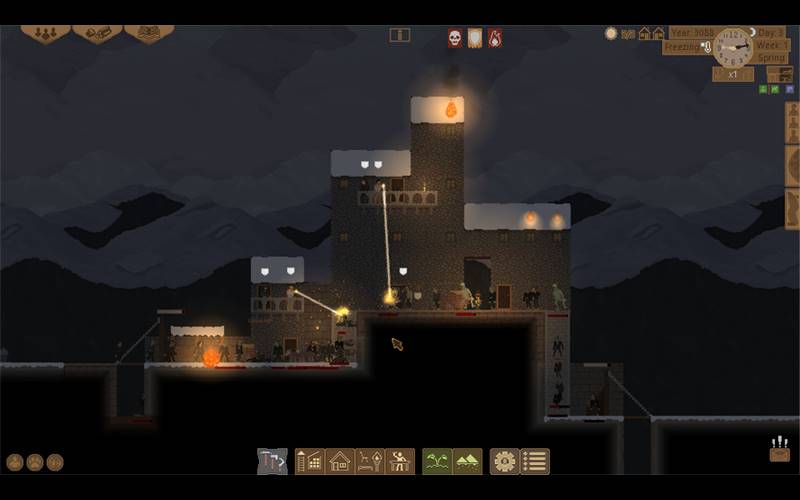Open the ladder and structures build category
This screenshot has width=800, height=500.
[310, 461]
